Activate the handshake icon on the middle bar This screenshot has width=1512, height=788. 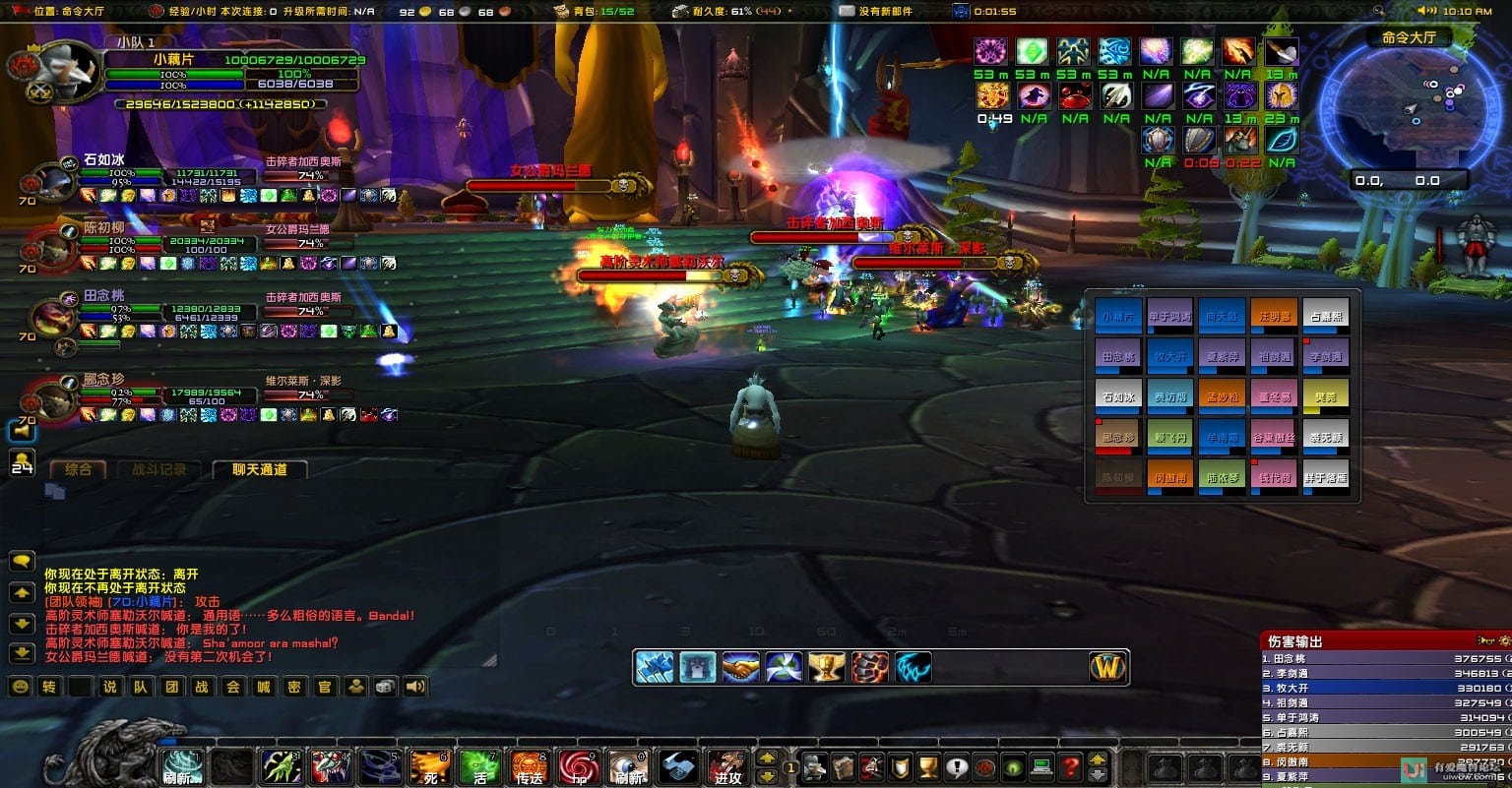pyautogui.click(x=741, y=668)
